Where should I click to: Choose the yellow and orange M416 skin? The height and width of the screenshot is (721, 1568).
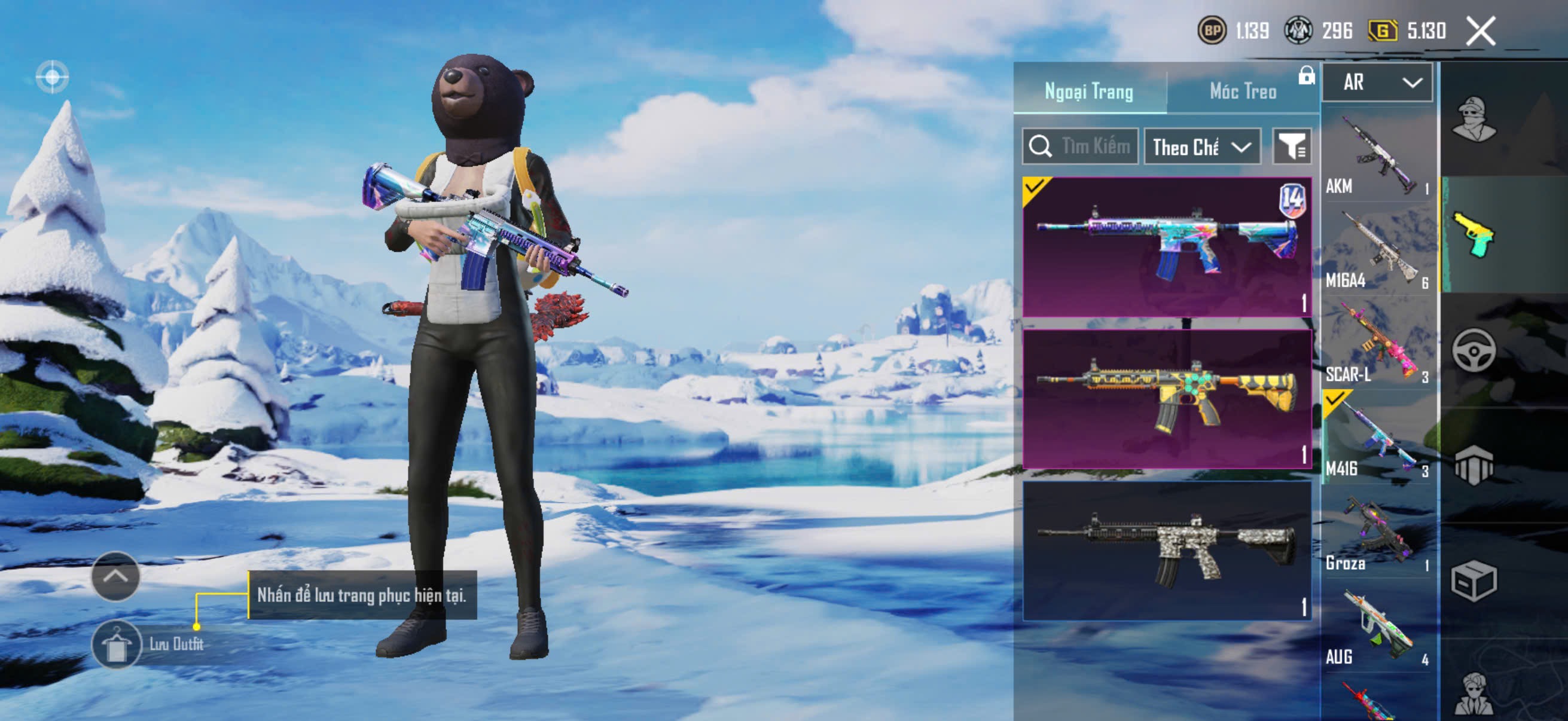pyautogui.click(x=1167, y=399)
